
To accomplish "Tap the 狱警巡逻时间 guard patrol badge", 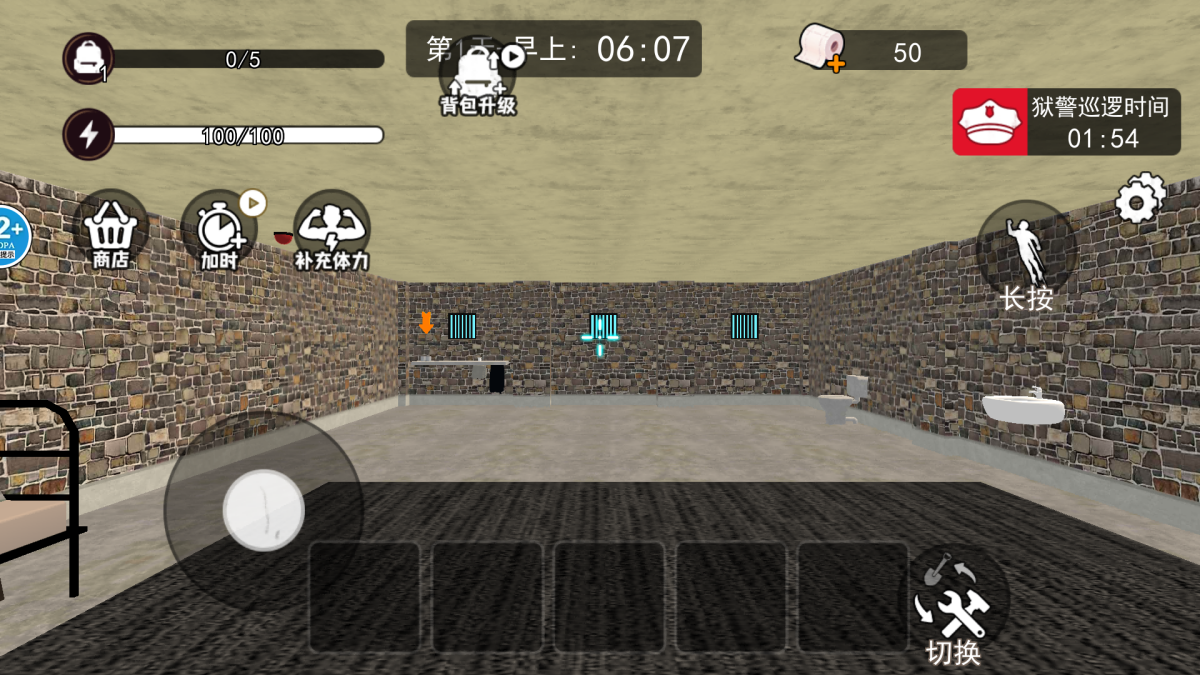I will point(990,122).
